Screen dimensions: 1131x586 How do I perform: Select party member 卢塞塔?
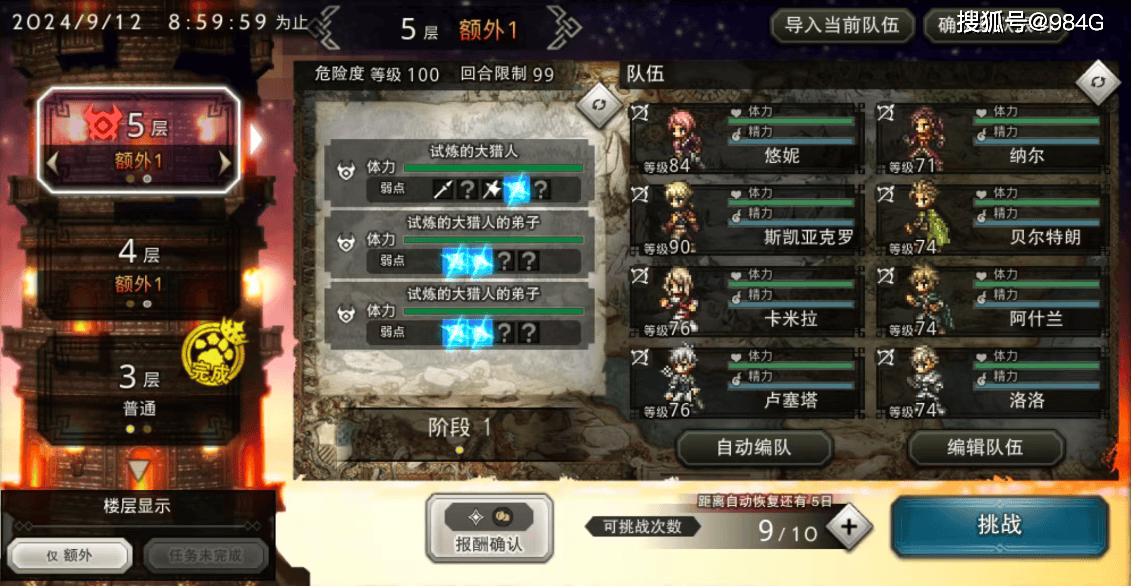746,382
